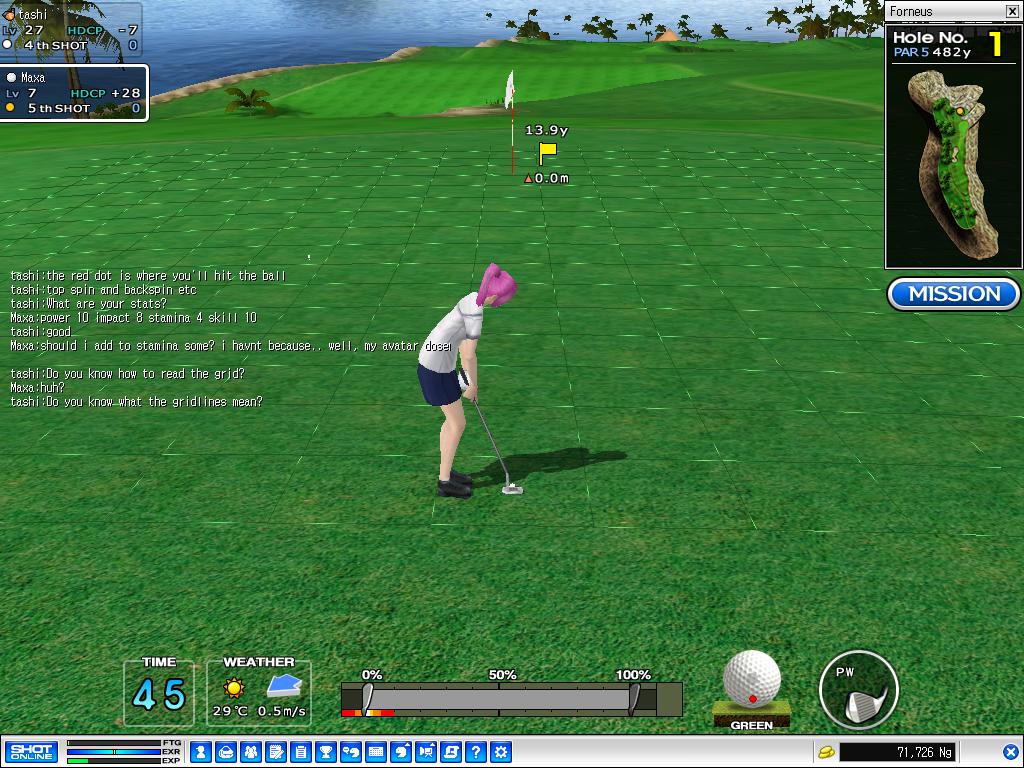Viewport: 1024px width, 768px height.
Task: Open the chat bubbles toolbar icon
Action: click(x=351, y=752)
